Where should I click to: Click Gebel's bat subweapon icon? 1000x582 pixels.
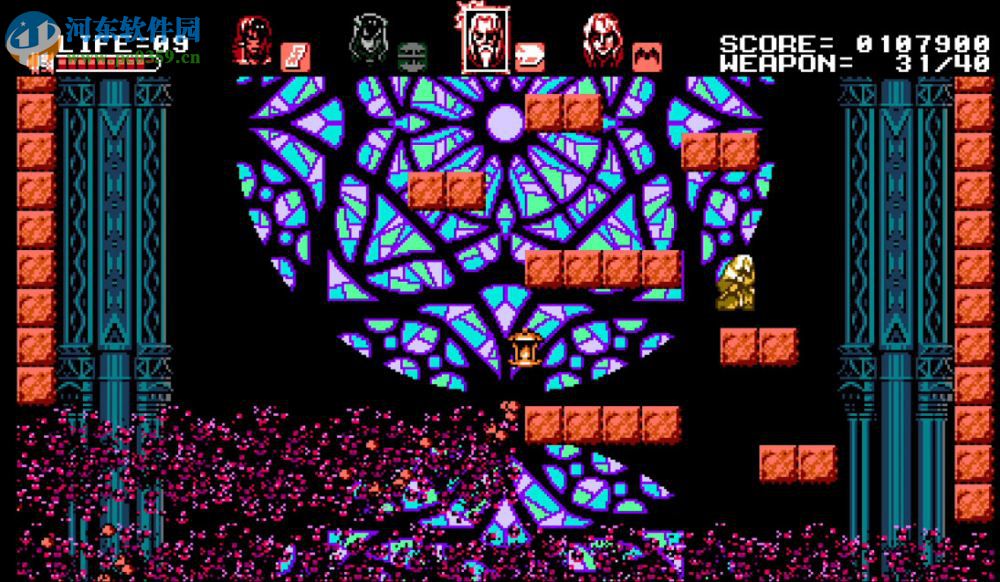pos(646,55)
